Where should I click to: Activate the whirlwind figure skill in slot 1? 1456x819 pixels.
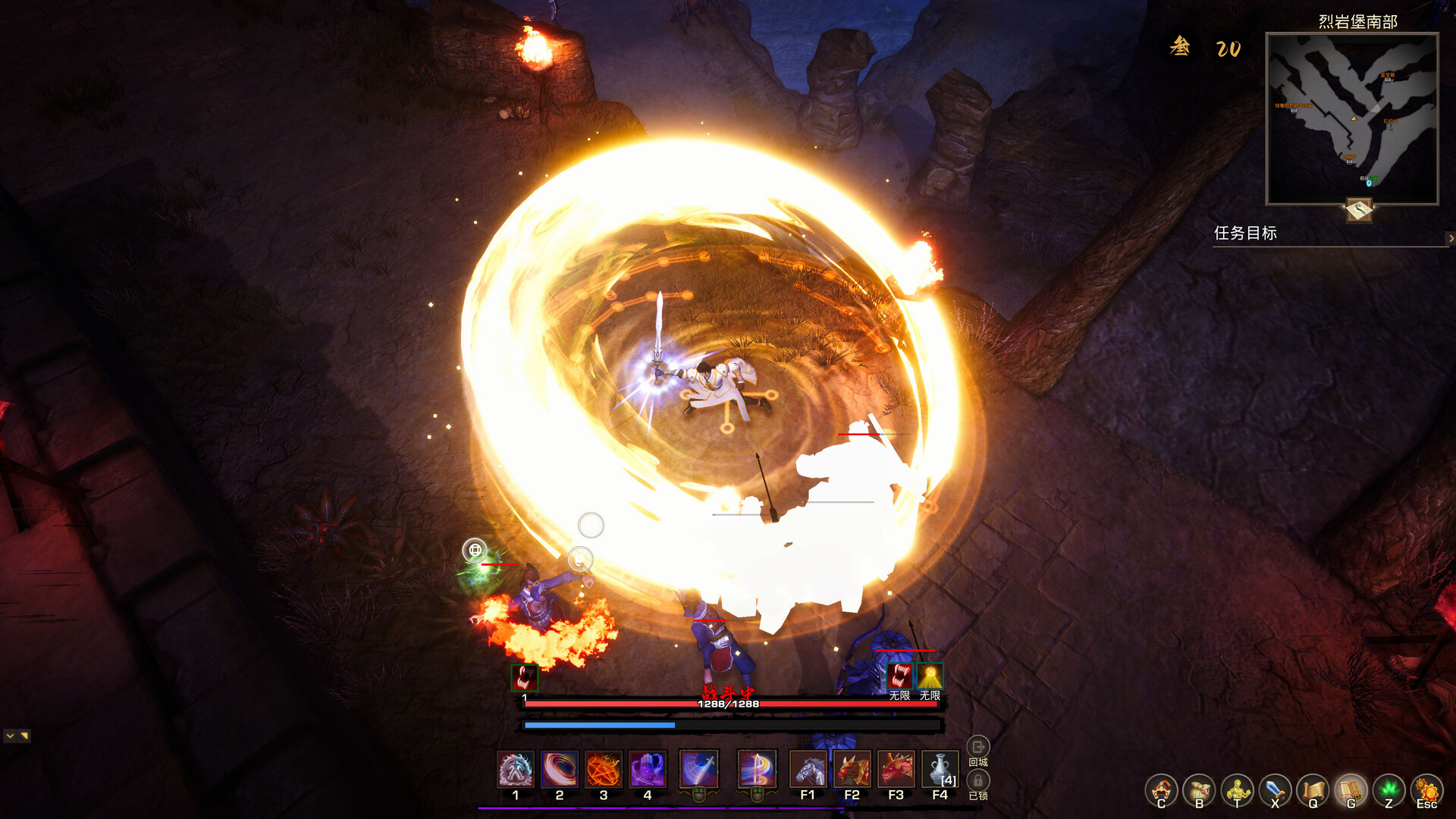(x=516, y=770)
